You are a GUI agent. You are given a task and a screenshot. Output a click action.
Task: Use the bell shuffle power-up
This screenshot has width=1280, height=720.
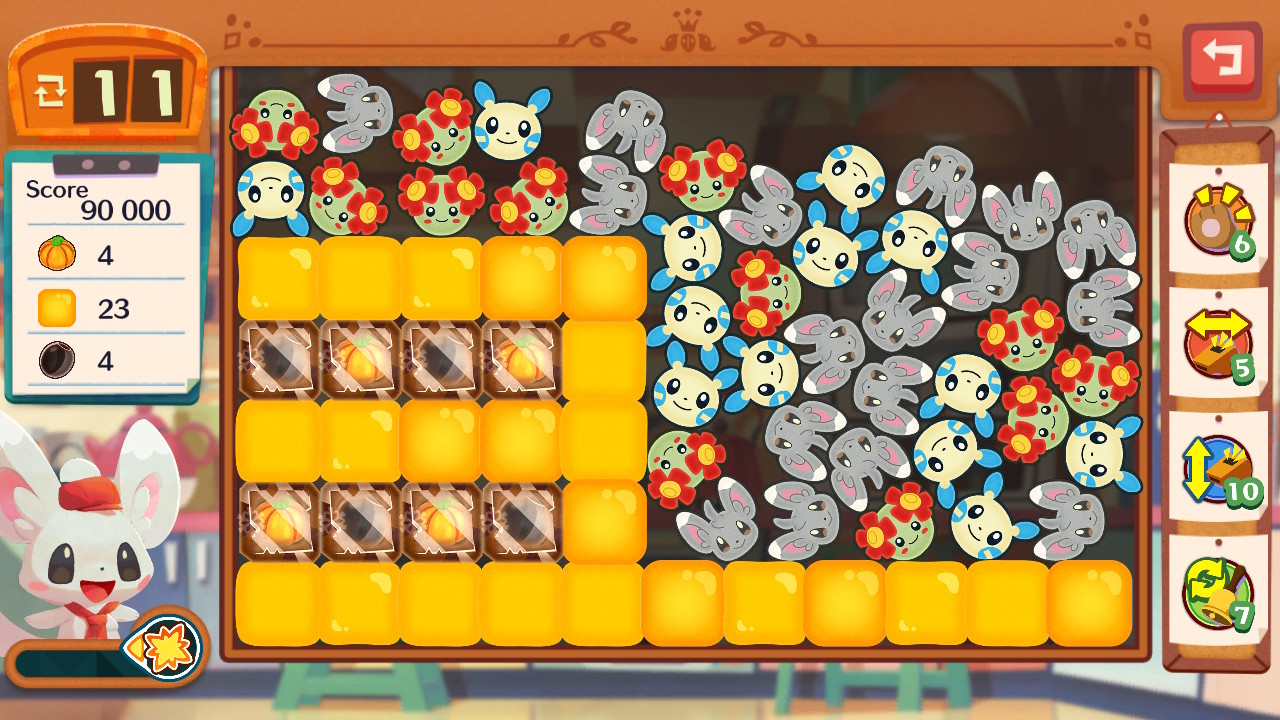click(1217, 591)
